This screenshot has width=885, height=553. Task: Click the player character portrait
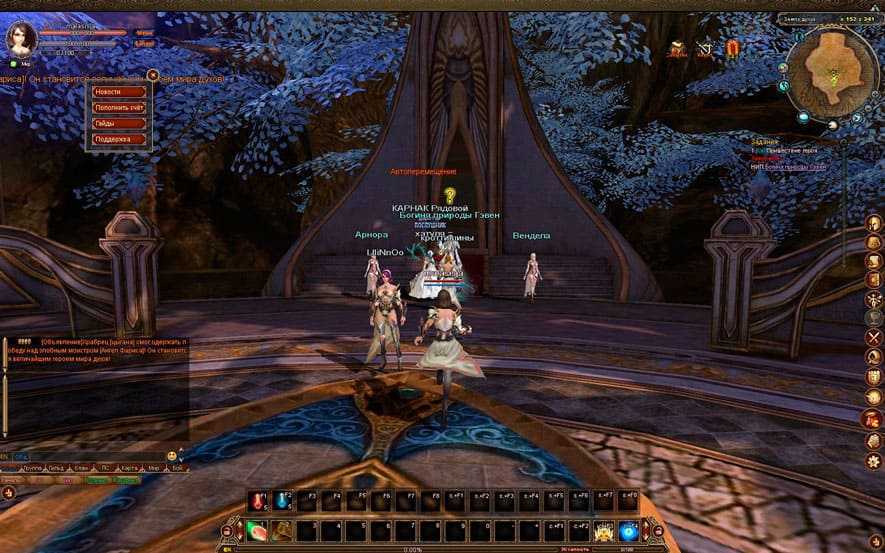22,38
